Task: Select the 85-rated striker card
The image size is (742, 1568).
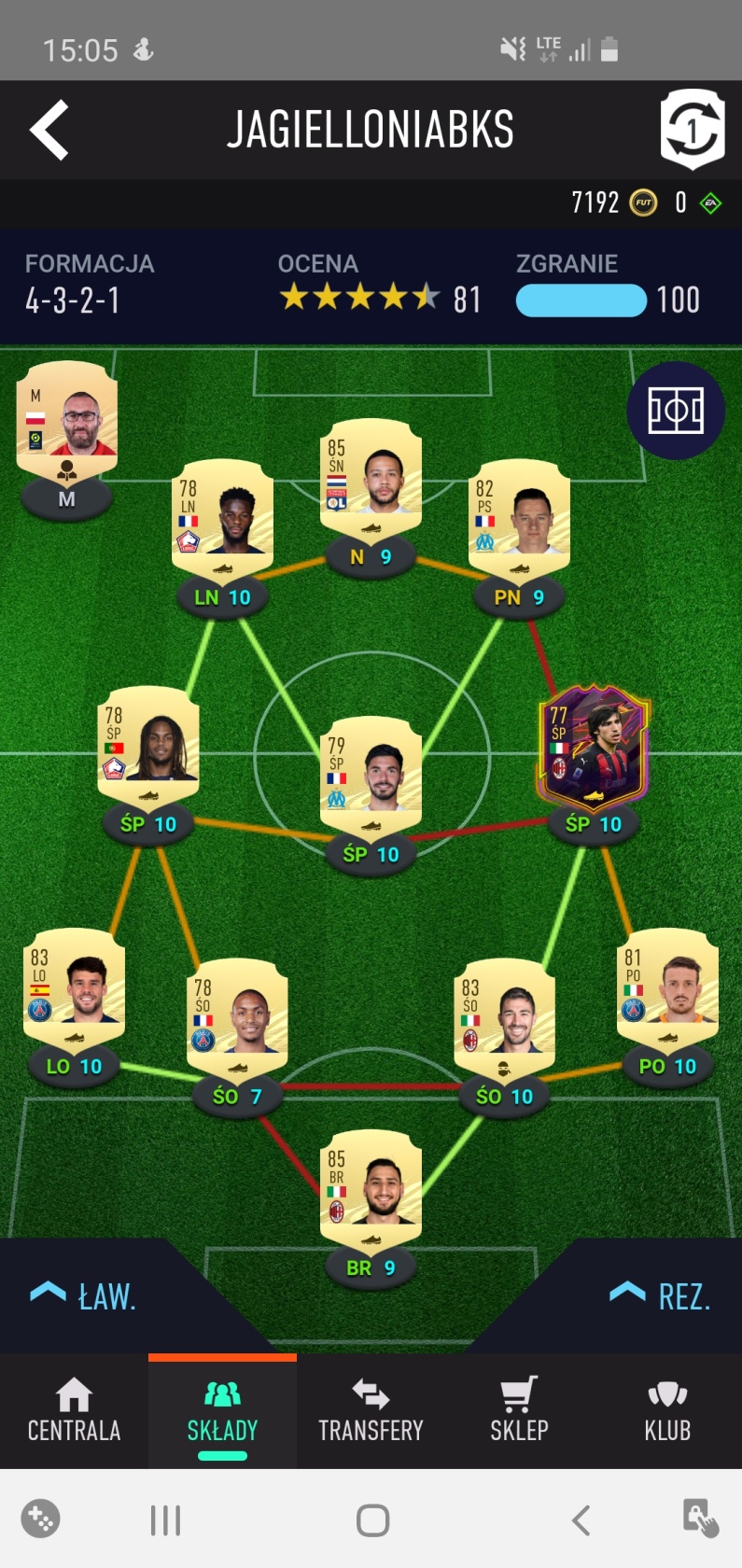Action: pos(371,477)
